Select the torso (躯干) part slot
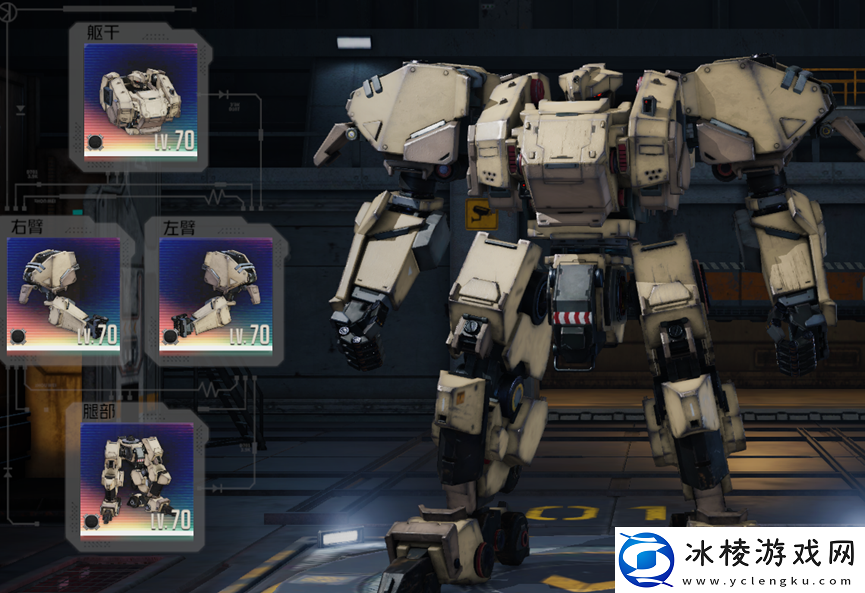This screenshot has height=593, width=865. 140,101
